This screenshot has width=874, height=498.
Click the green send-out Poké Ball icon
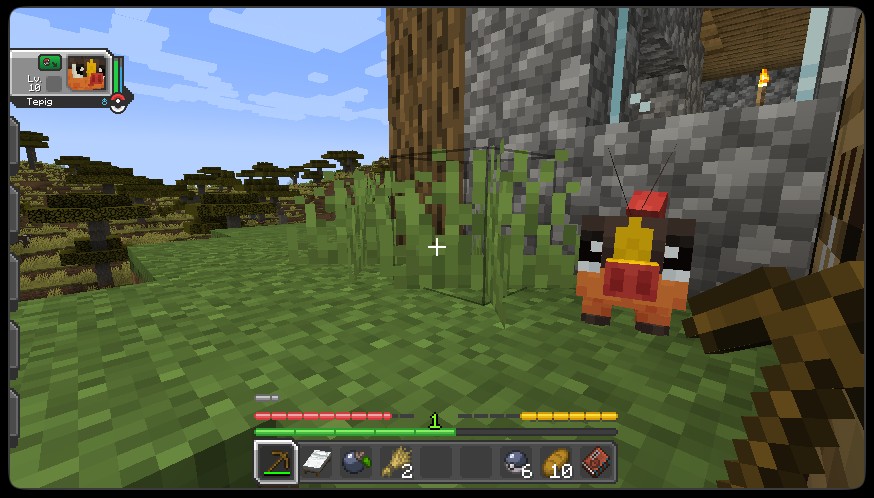click(49, 62)
